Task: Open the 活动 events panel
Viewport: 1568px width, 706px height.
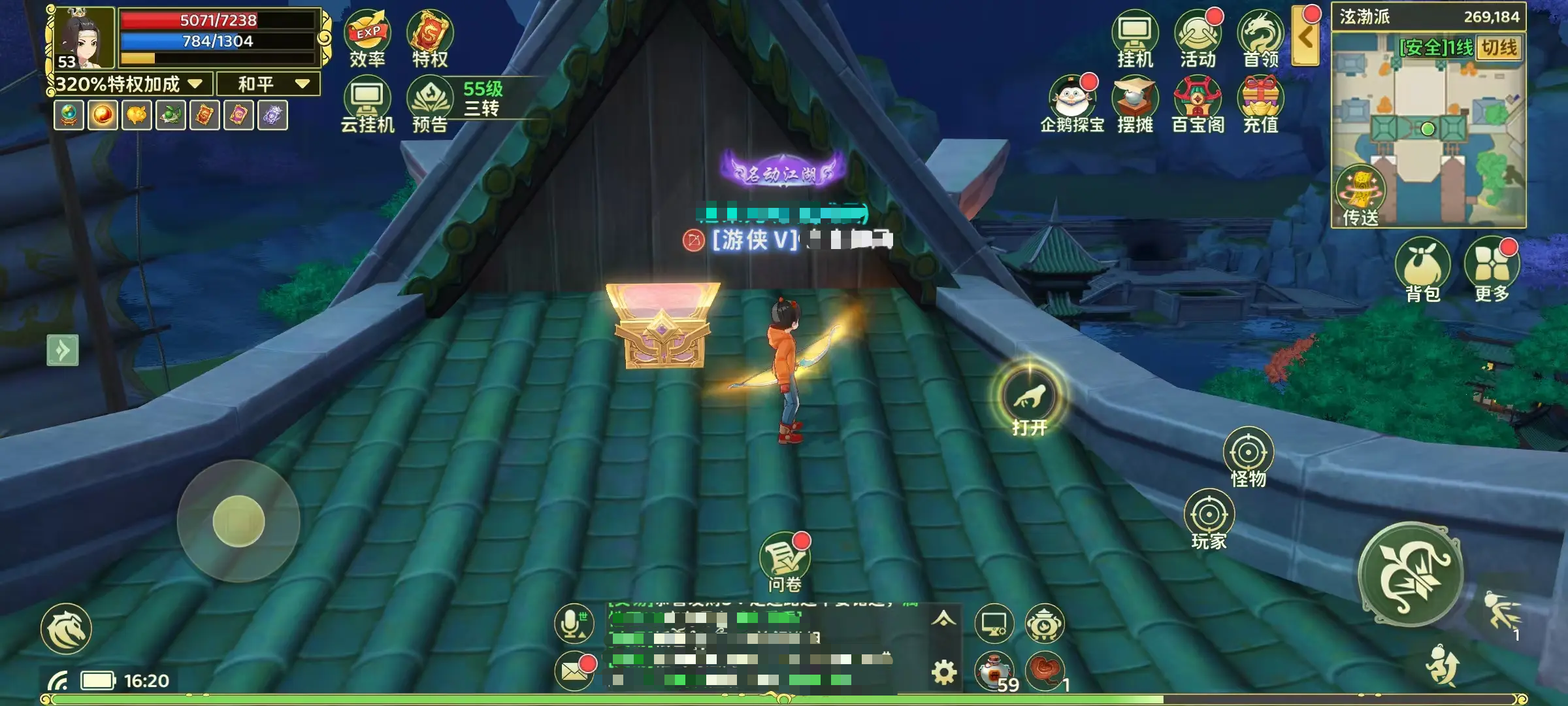Action: (1198, 38)
